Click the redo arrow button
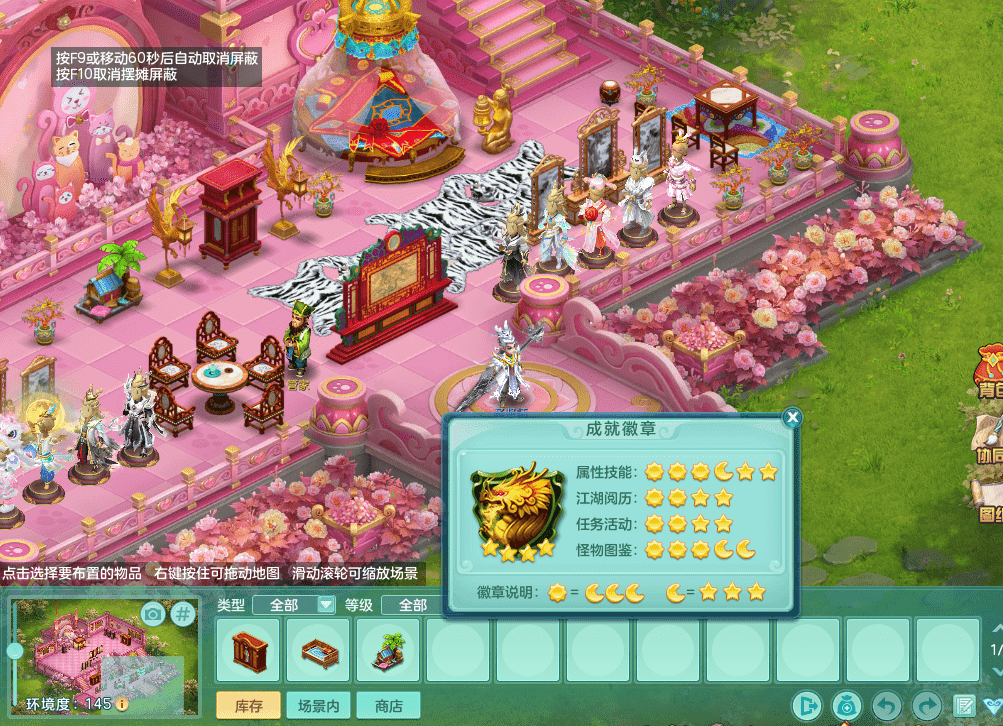 (926, 706)
